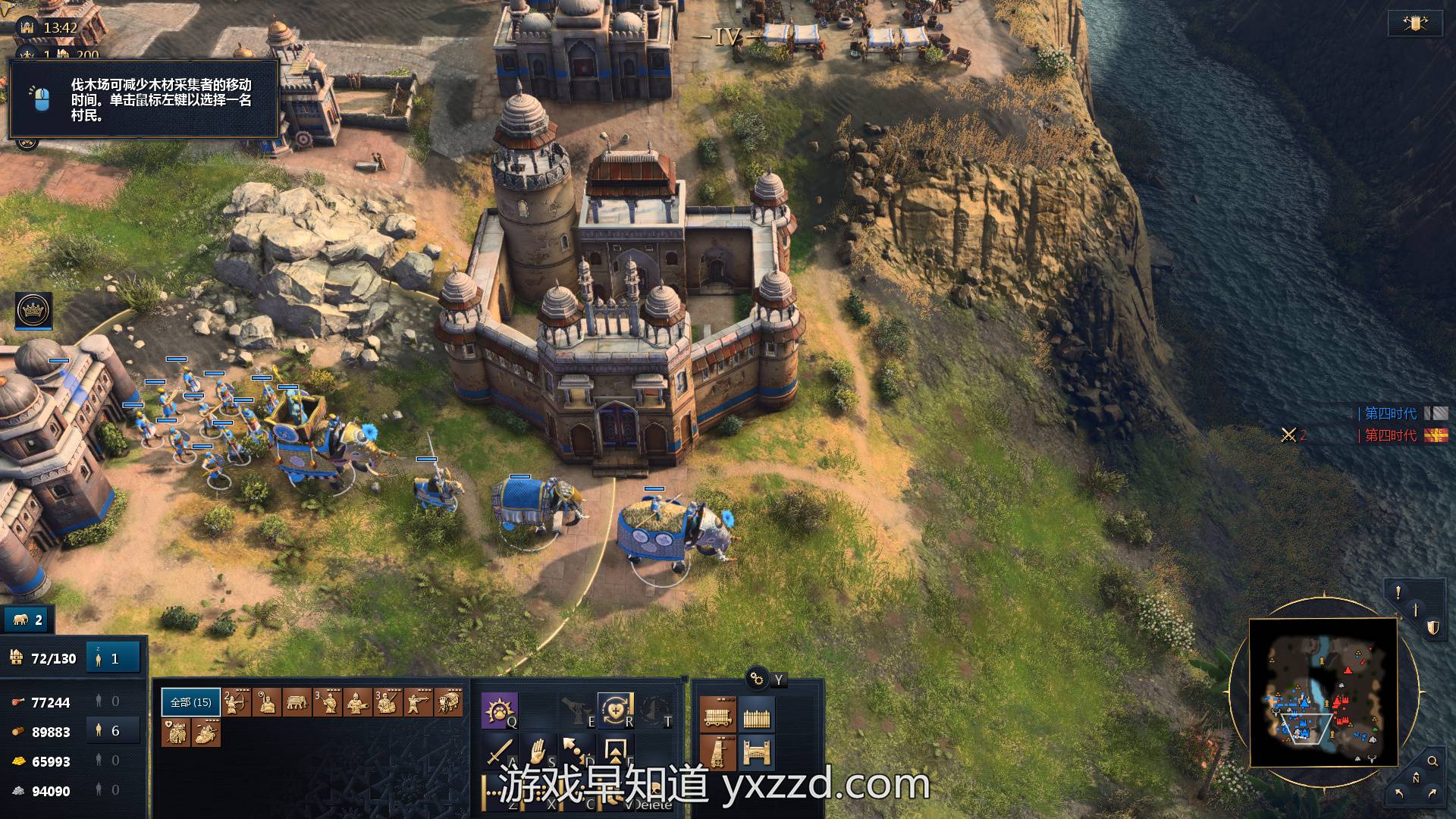Open the crown objectives icon
The height and width of the screenshot is (819, 1456).
tap(33, 309)
